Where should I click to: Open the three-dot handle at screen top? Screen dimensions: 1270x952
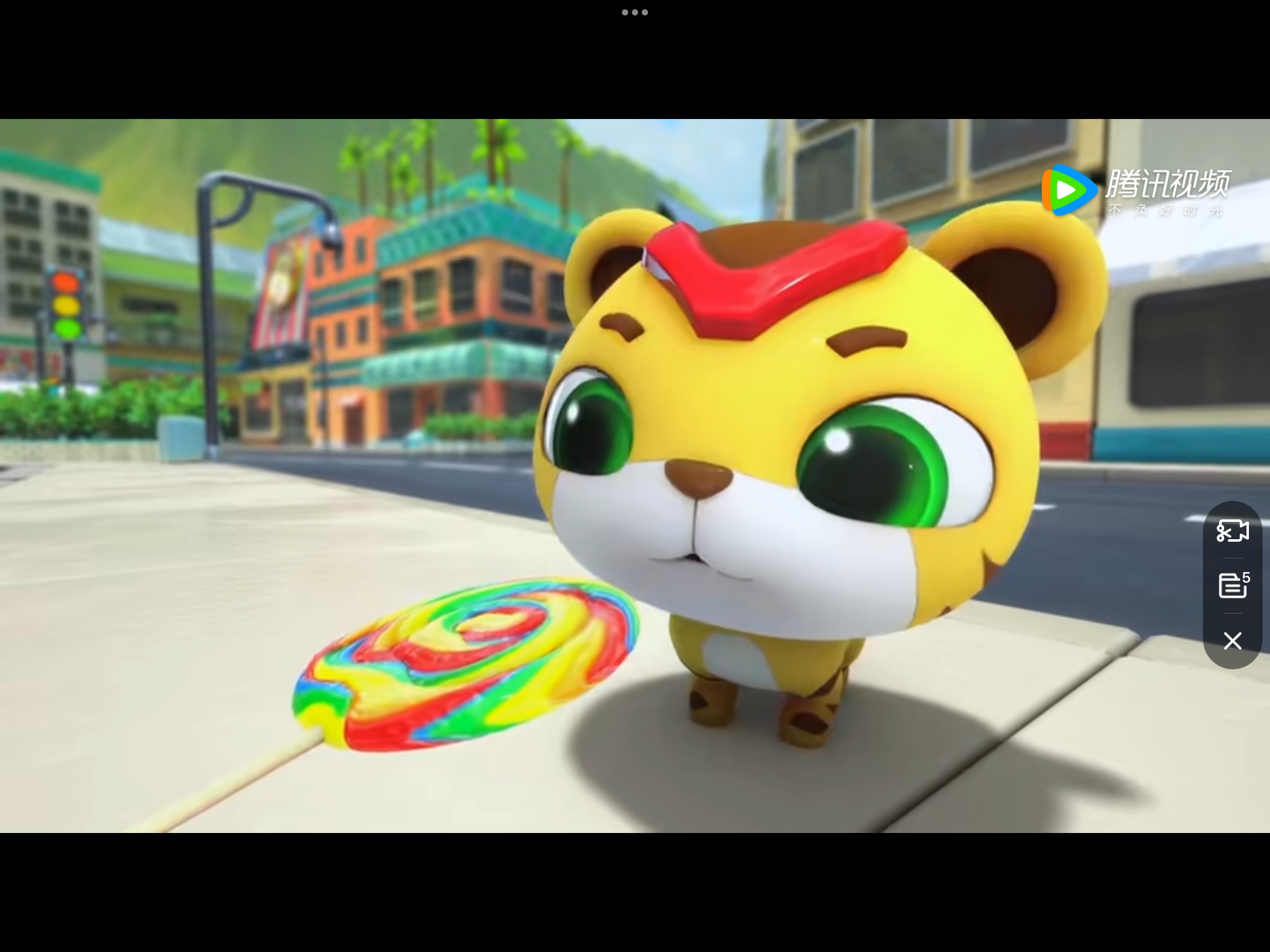[634, 11]
